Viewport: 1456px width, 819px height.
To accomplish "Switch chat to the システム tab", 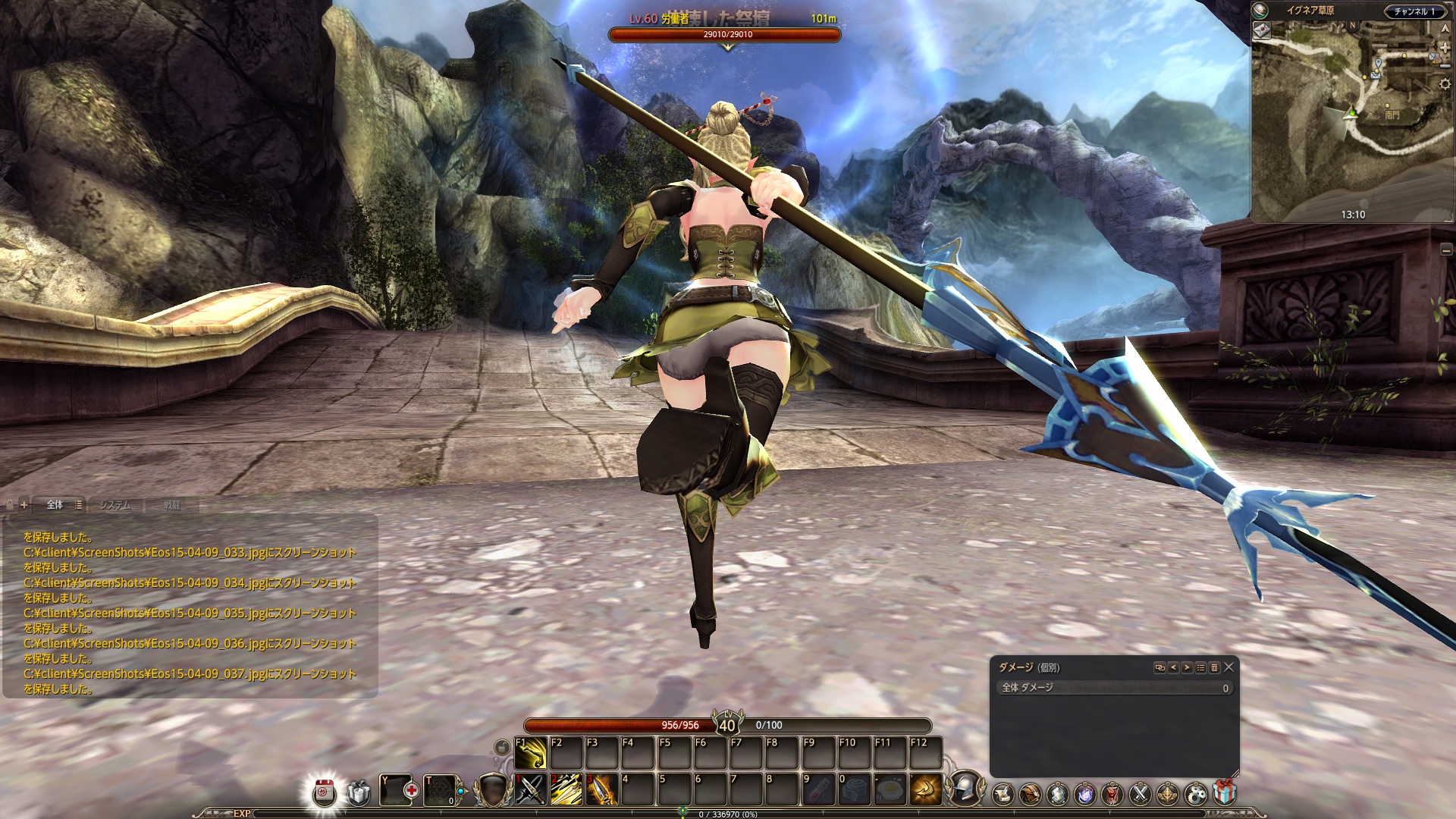I will [115, 505].
